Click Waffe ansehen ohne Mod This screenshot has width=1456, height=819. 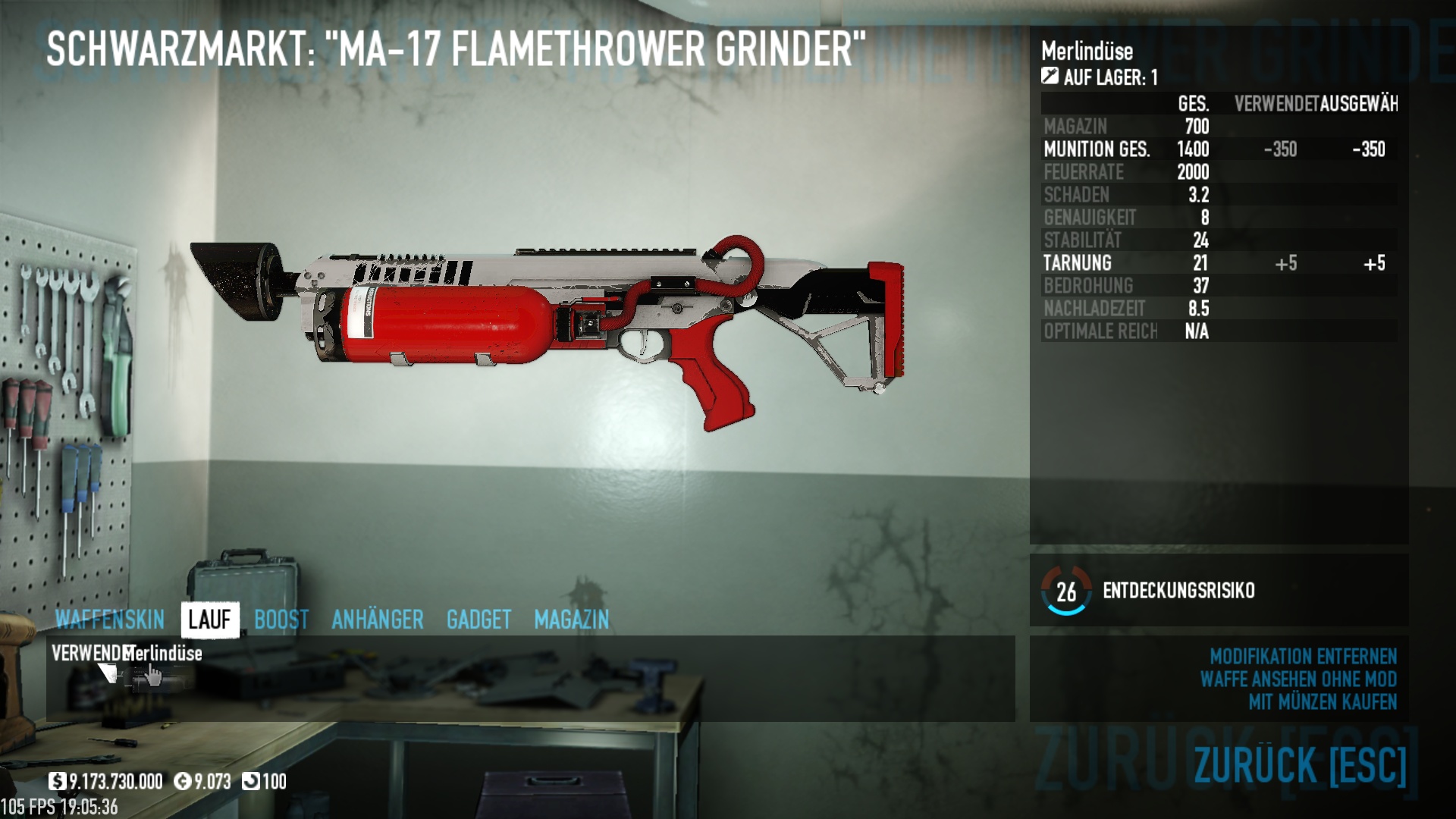click(1298, 679)
